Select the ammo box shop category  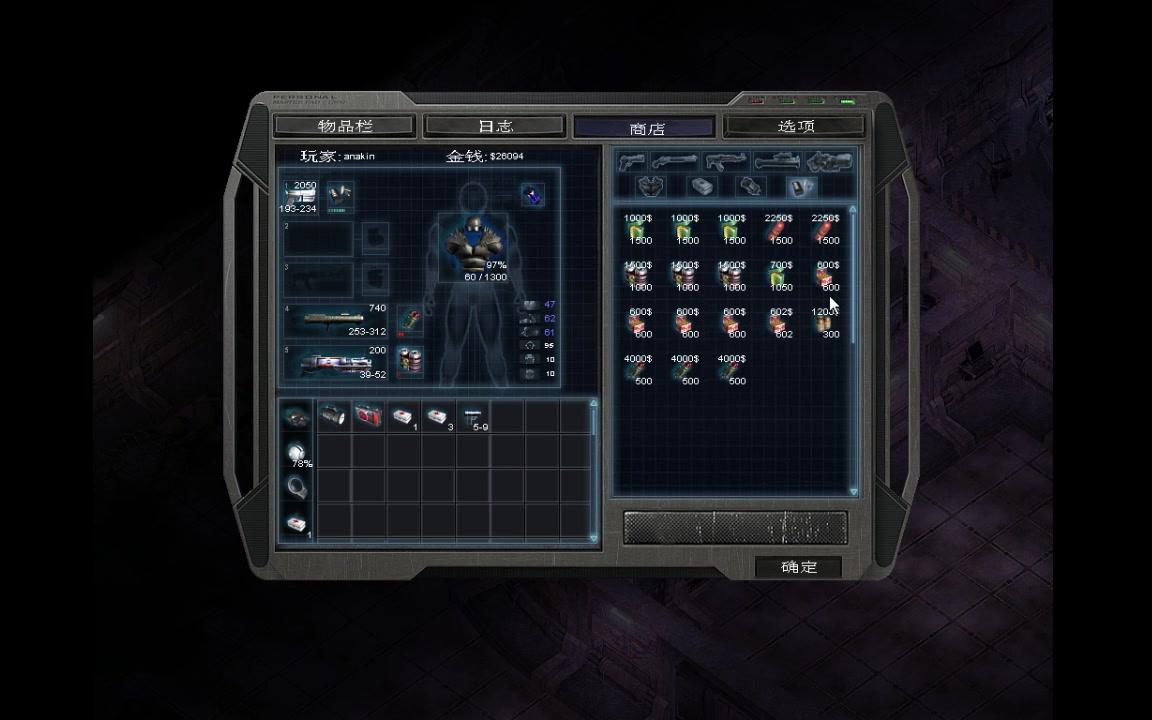pos(701,187)
